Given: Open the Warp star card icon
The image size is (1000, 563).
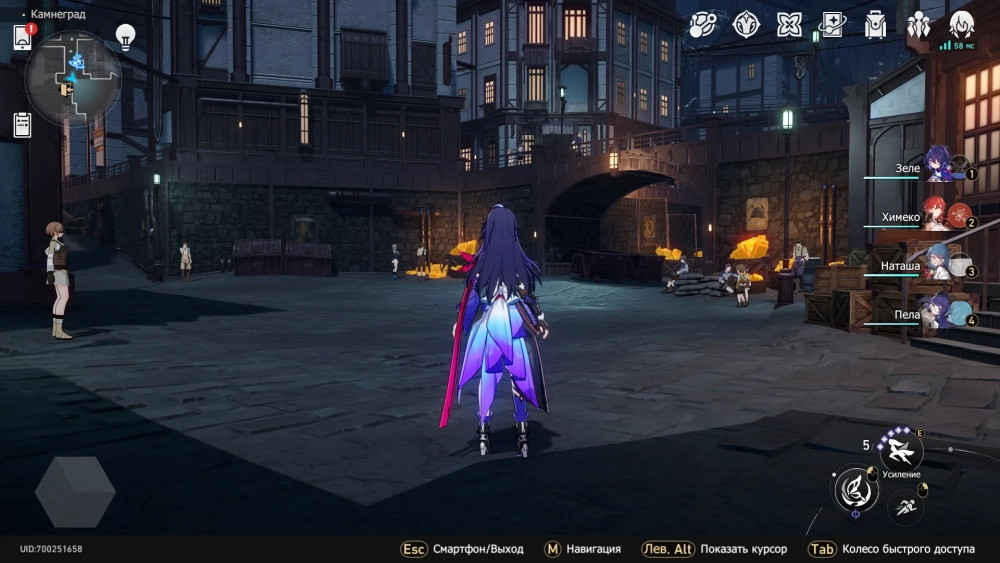Looking at the screenshot, I should 832,25.
